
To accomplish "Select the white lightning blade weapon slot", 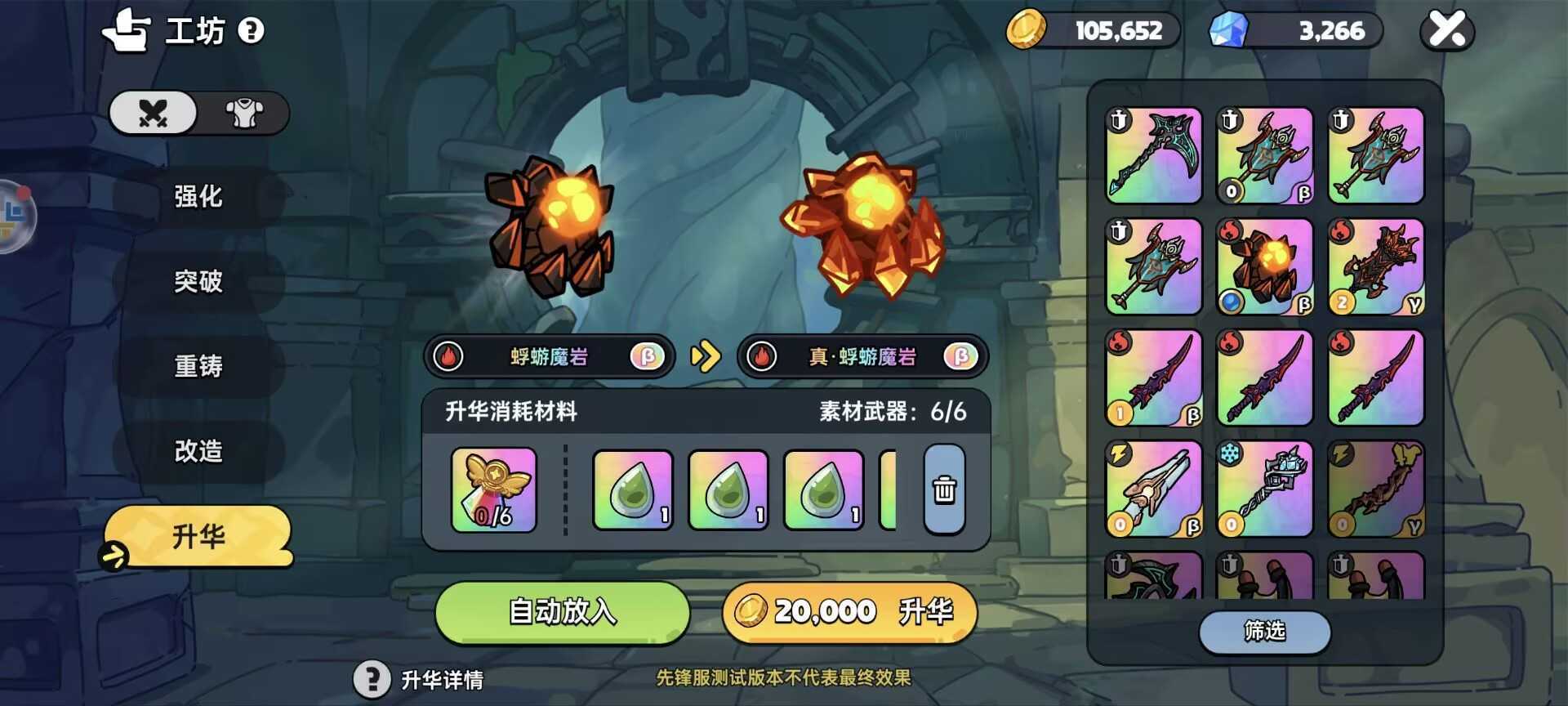I will coord(1153,489).
